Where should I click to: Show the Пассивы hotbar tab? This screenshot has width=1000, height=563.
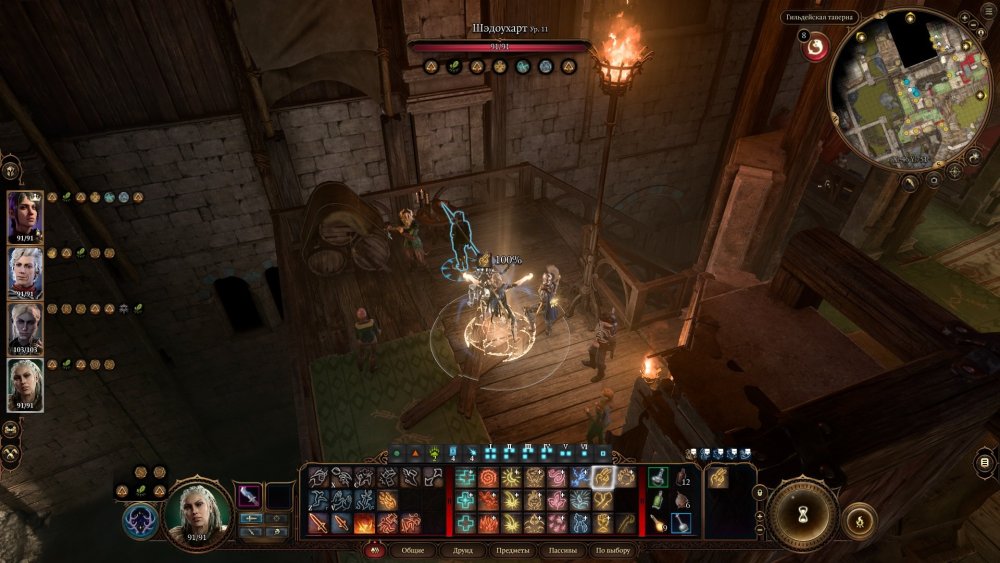[563, 551]
